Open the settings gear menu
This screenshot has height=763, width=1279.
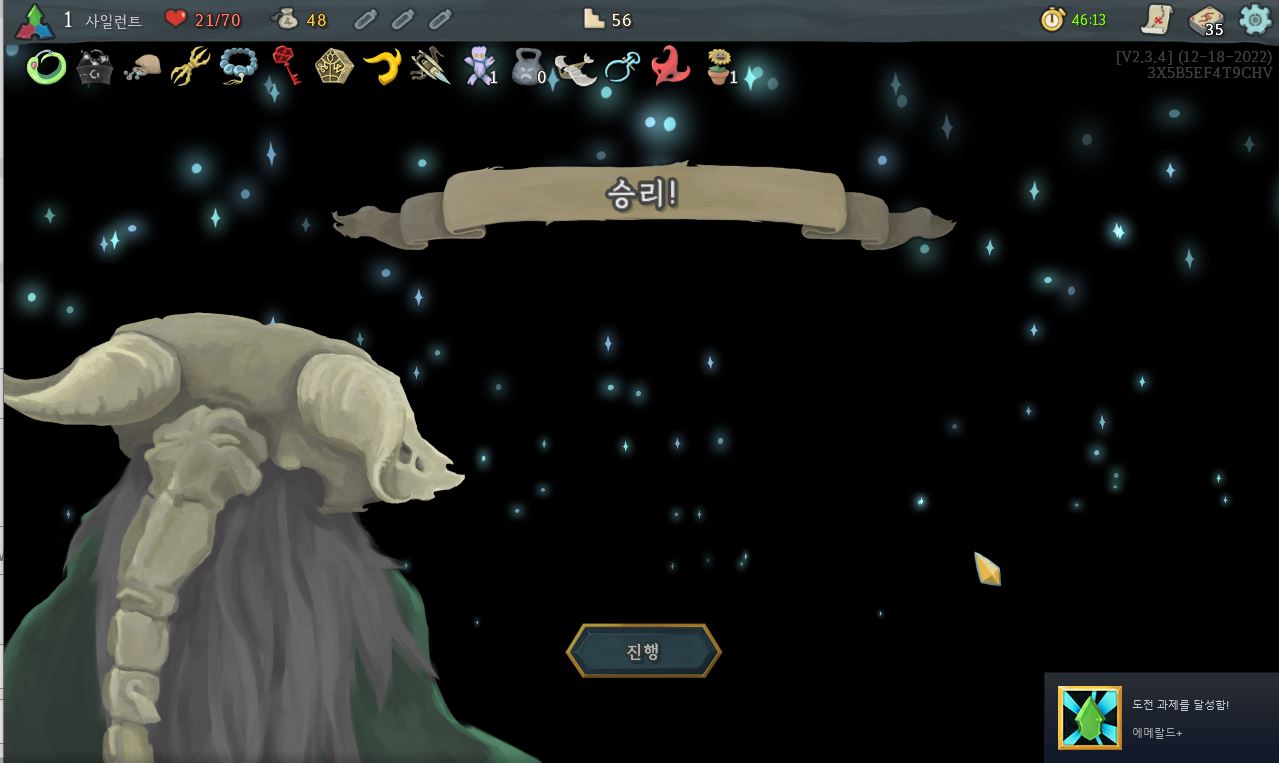click(1255, 19)
